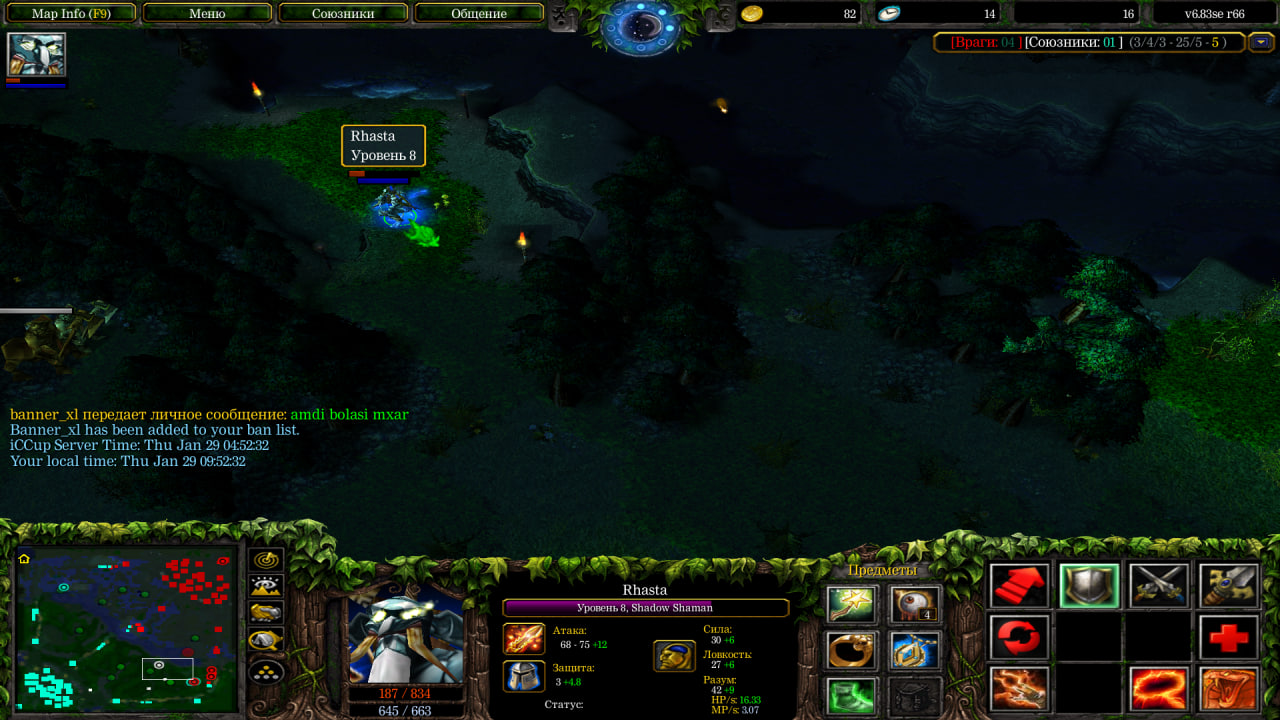Activate the minimap signal ping button

pos(266,561)
